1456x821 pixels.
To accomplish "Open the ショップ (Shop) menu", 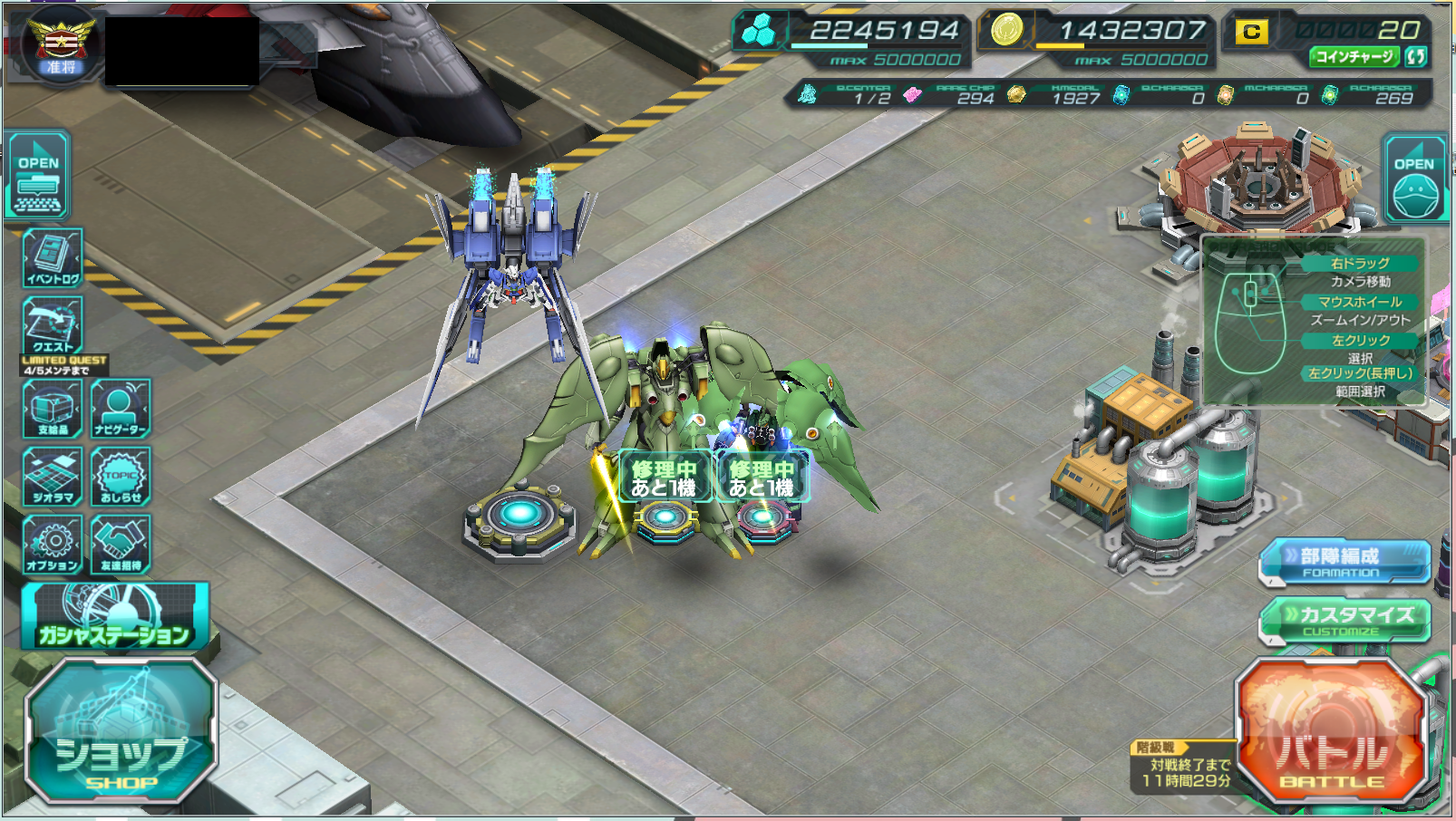I will [121, 732].
